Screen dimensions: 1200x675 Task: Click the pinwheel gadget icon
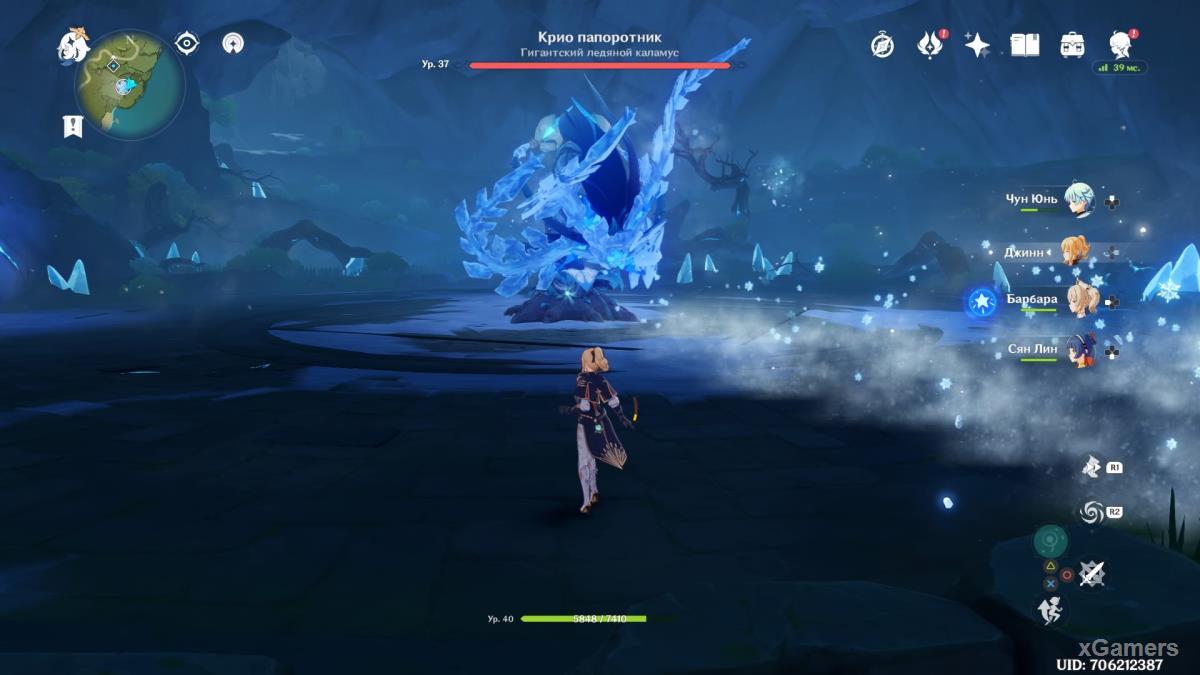[x=1091, y=467]
